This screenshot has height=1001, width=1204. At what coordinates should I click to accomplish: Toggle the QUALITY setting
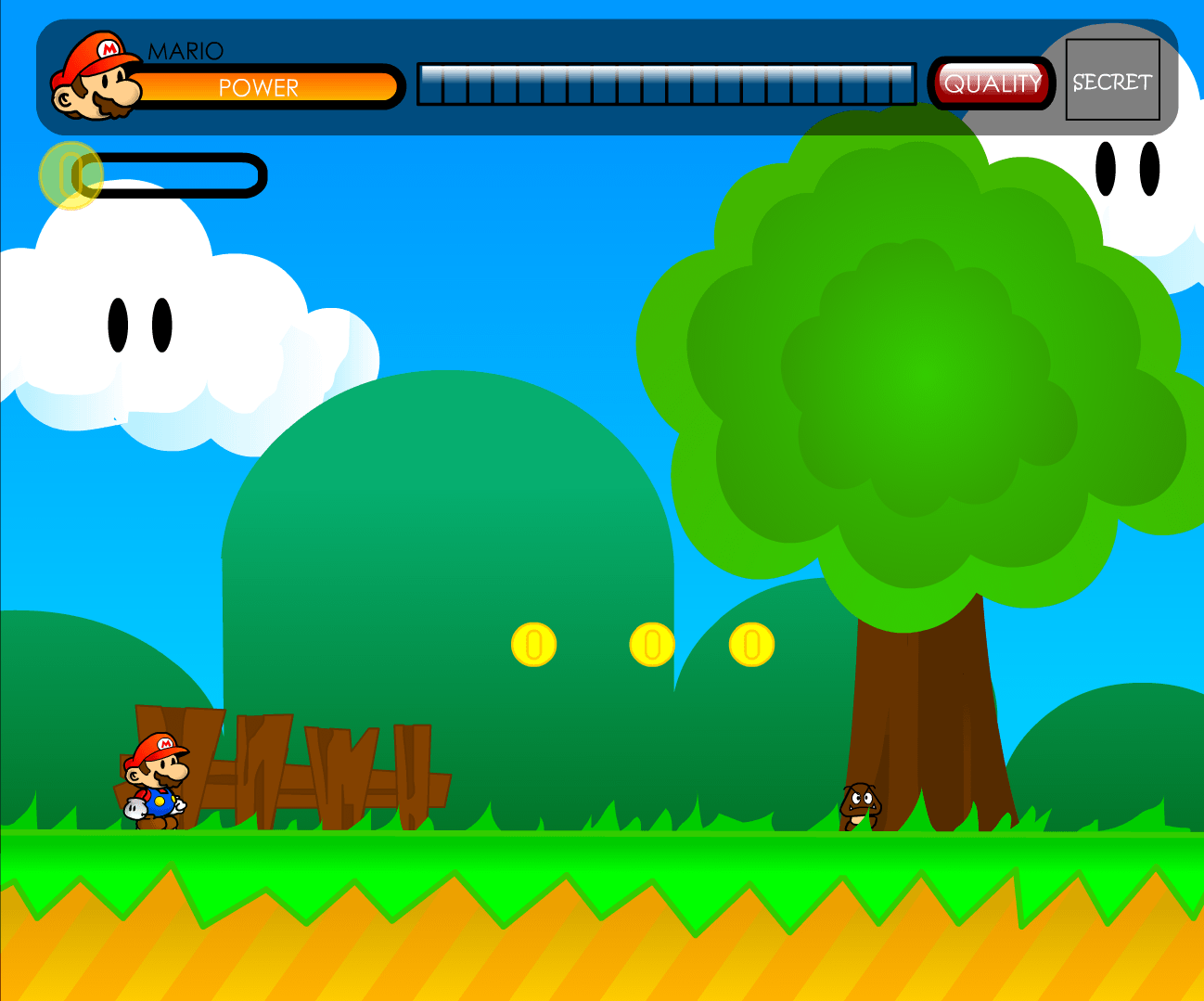[x=991, y=83]
